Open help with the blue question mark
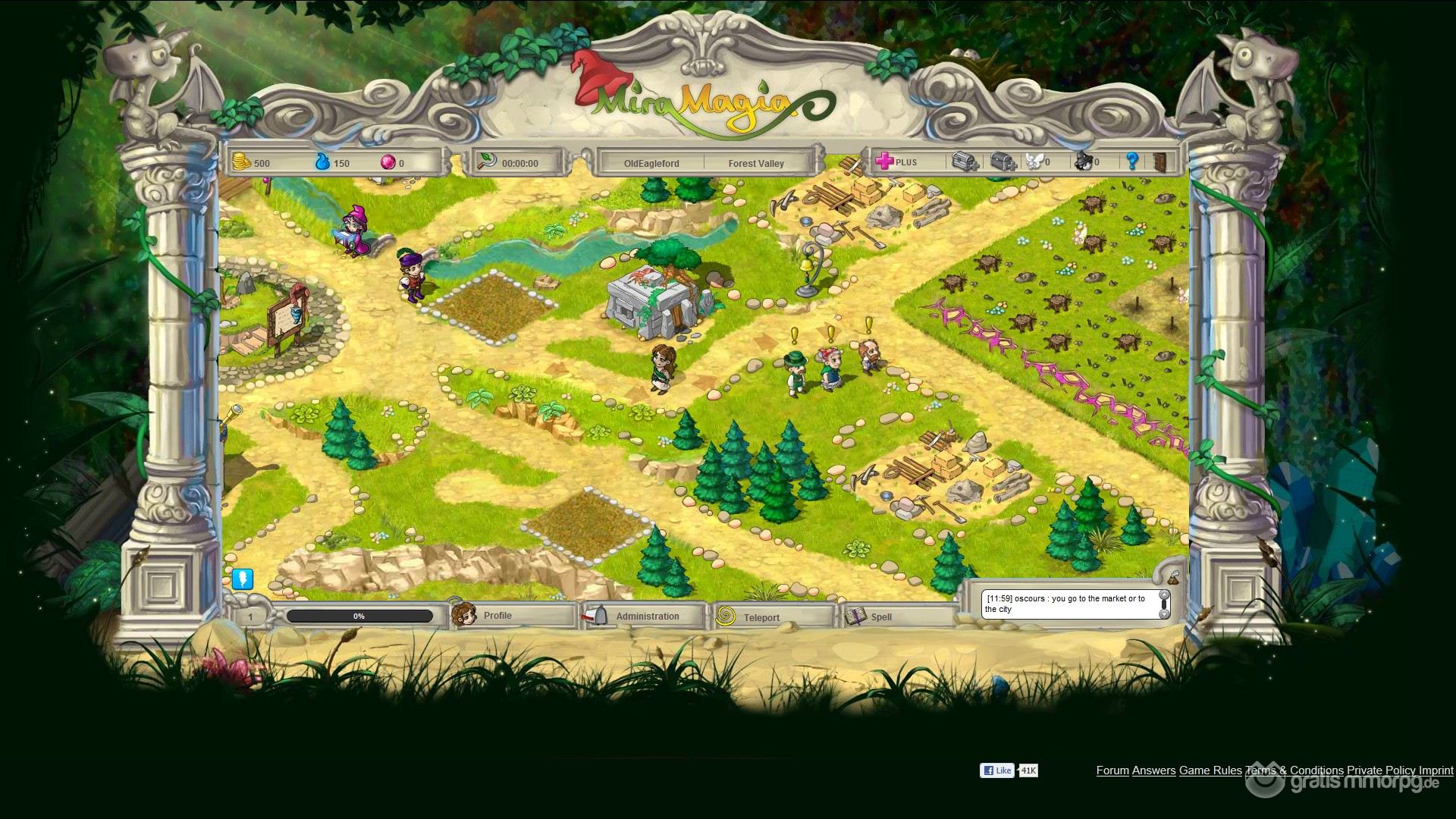The width and height of the screenshot is (1456, 819). click(x=1132, y=162)
